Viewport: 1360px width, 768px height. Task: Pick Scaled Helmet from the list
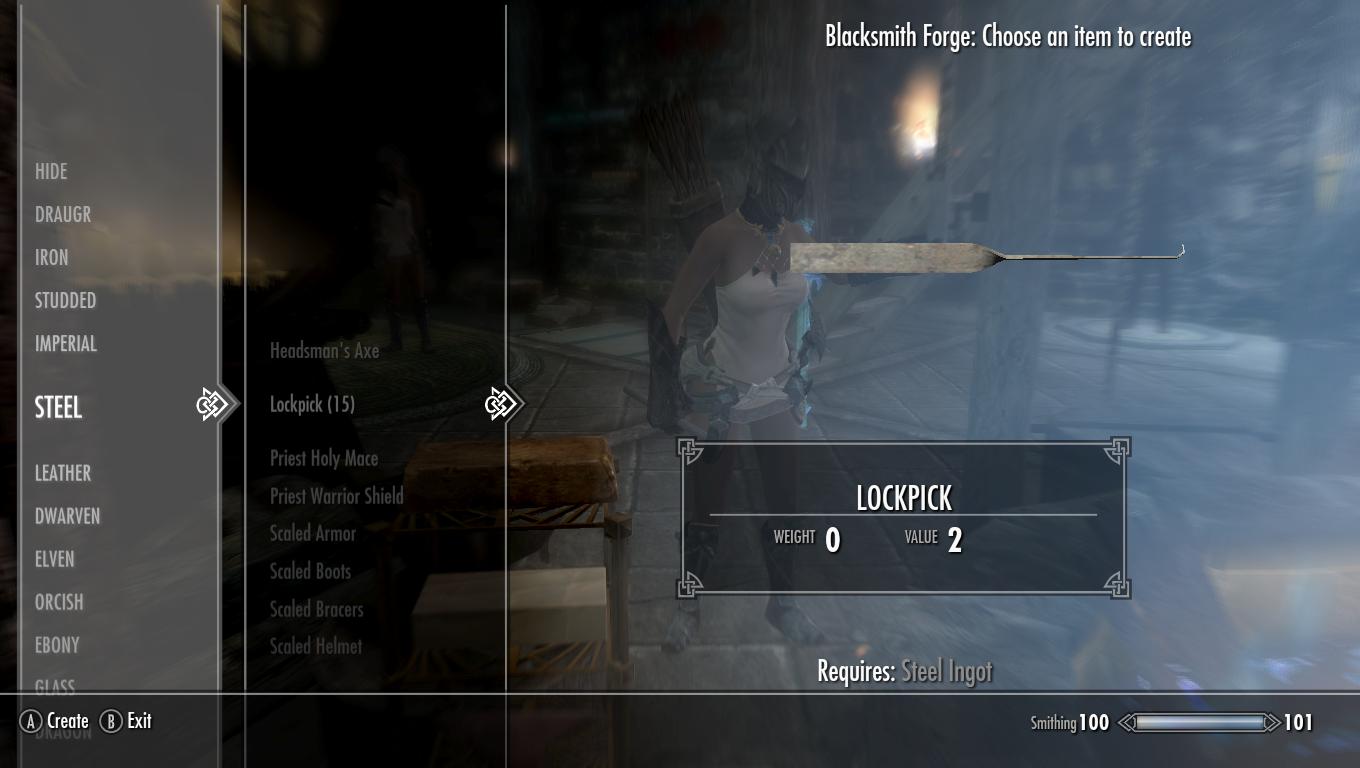click(316, 647)
